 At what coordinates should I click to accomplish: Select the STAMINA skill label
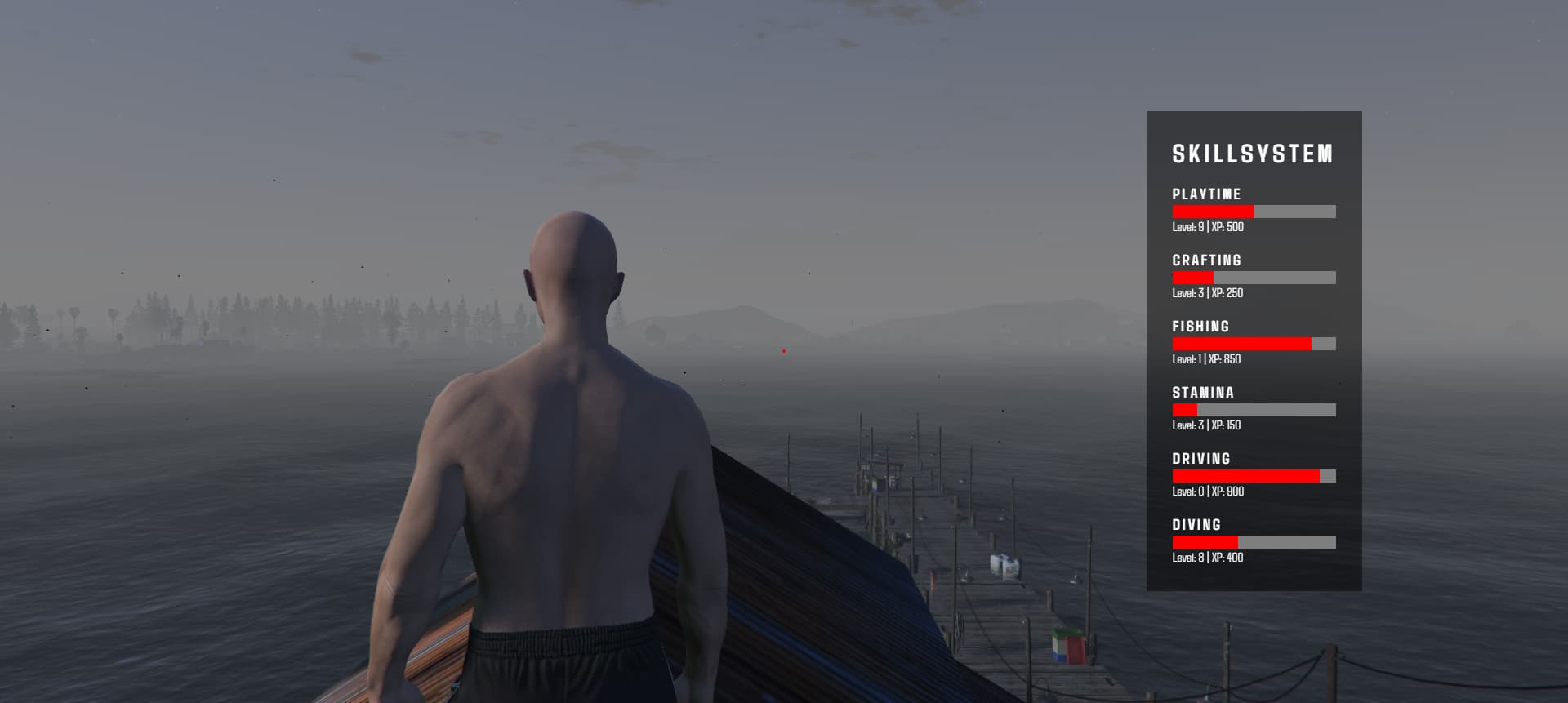(1203, 393)
